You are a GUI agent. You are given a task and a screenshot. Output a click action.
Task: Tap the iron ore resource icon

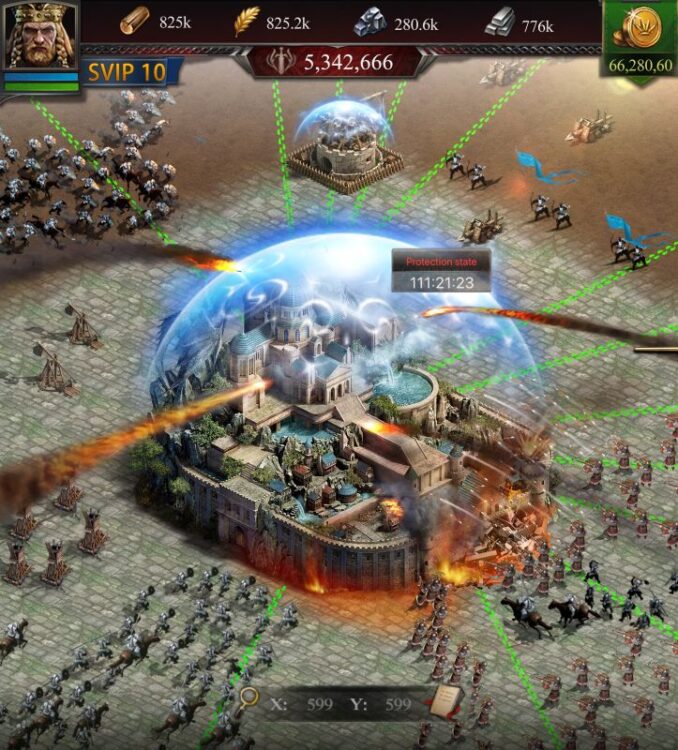point(371,23)
